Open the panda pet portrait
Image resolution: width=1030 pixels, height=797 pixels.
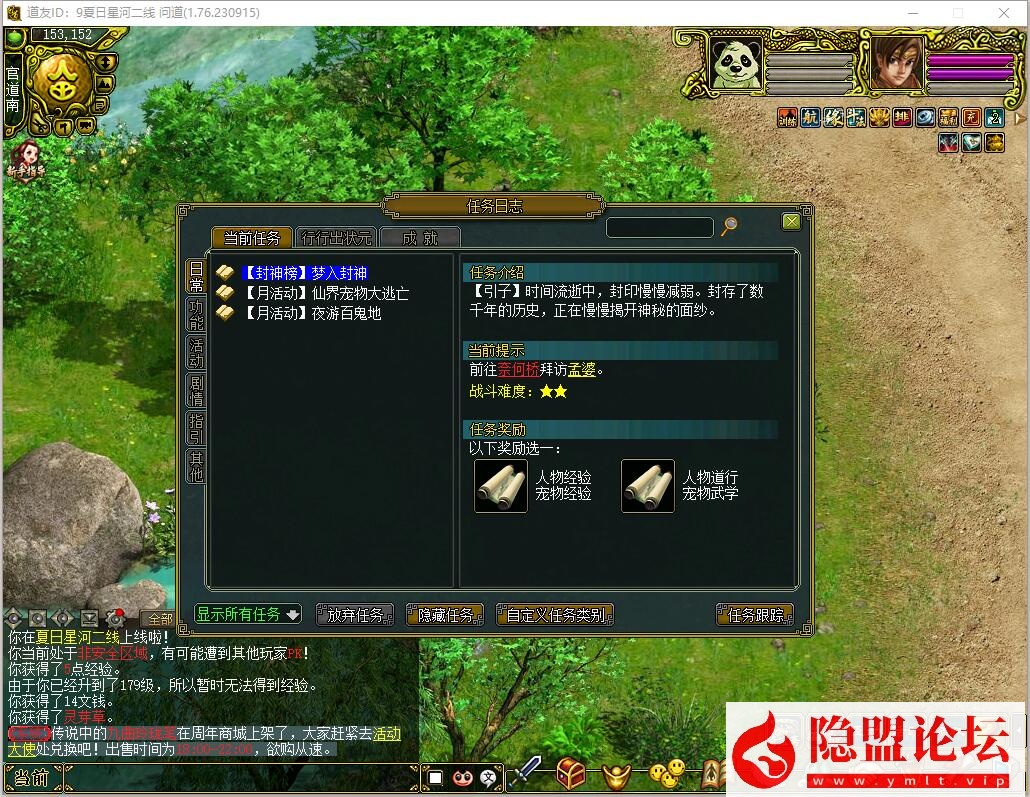[736, 63]
